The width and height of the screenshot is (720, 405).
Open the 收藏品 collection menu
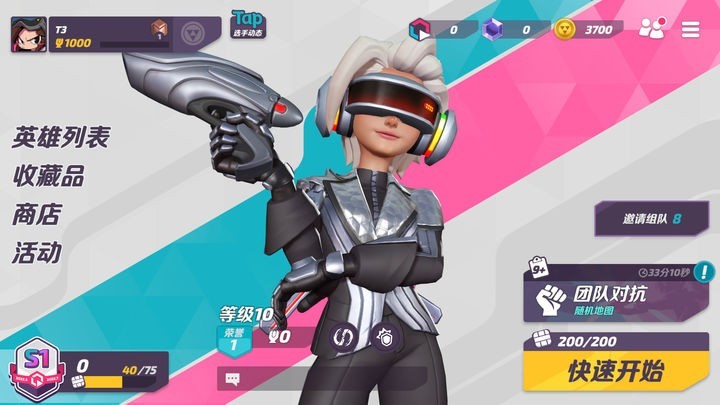(x=47, y=176)
